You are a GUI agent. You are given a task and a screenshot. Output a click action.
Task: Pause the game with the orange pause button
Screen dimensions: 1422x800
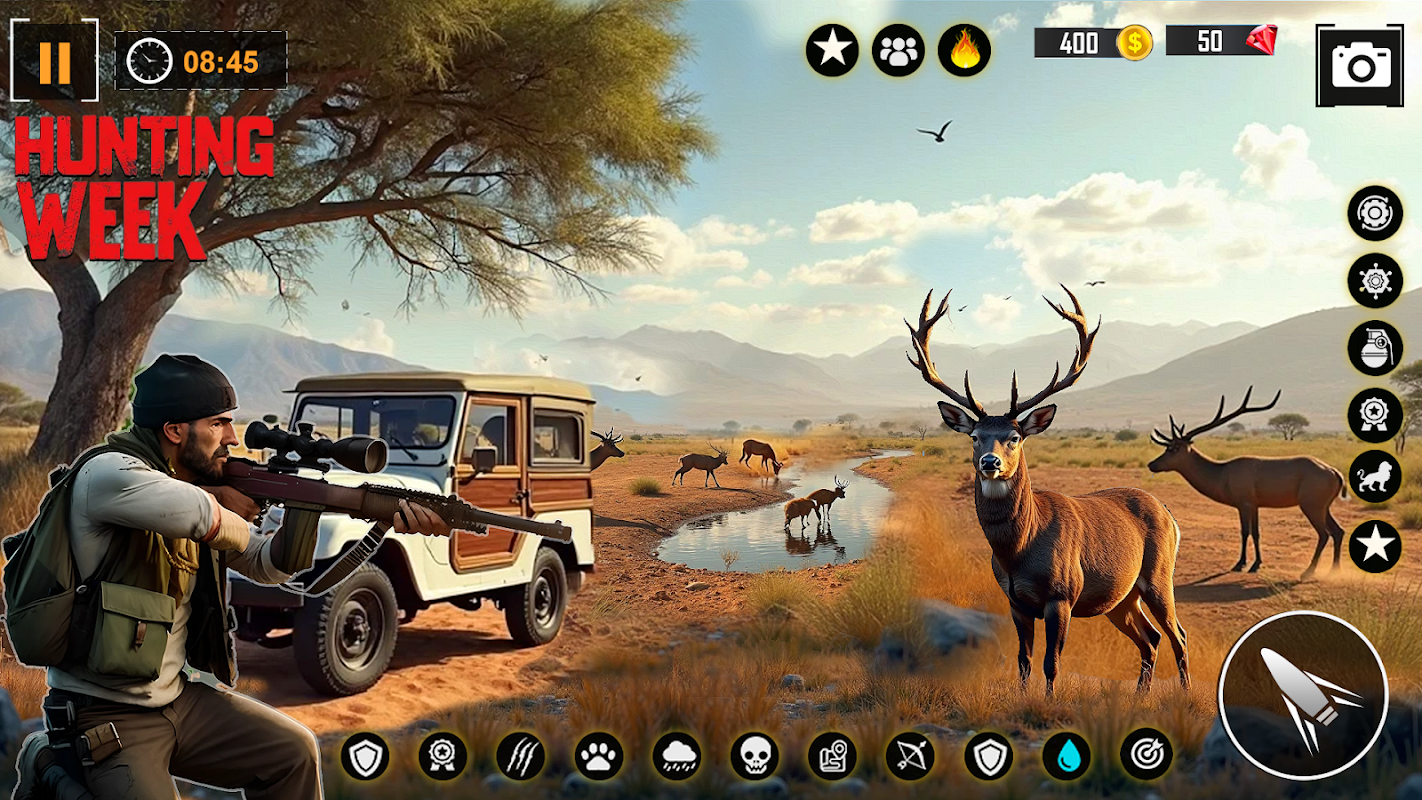pos(54,62)
